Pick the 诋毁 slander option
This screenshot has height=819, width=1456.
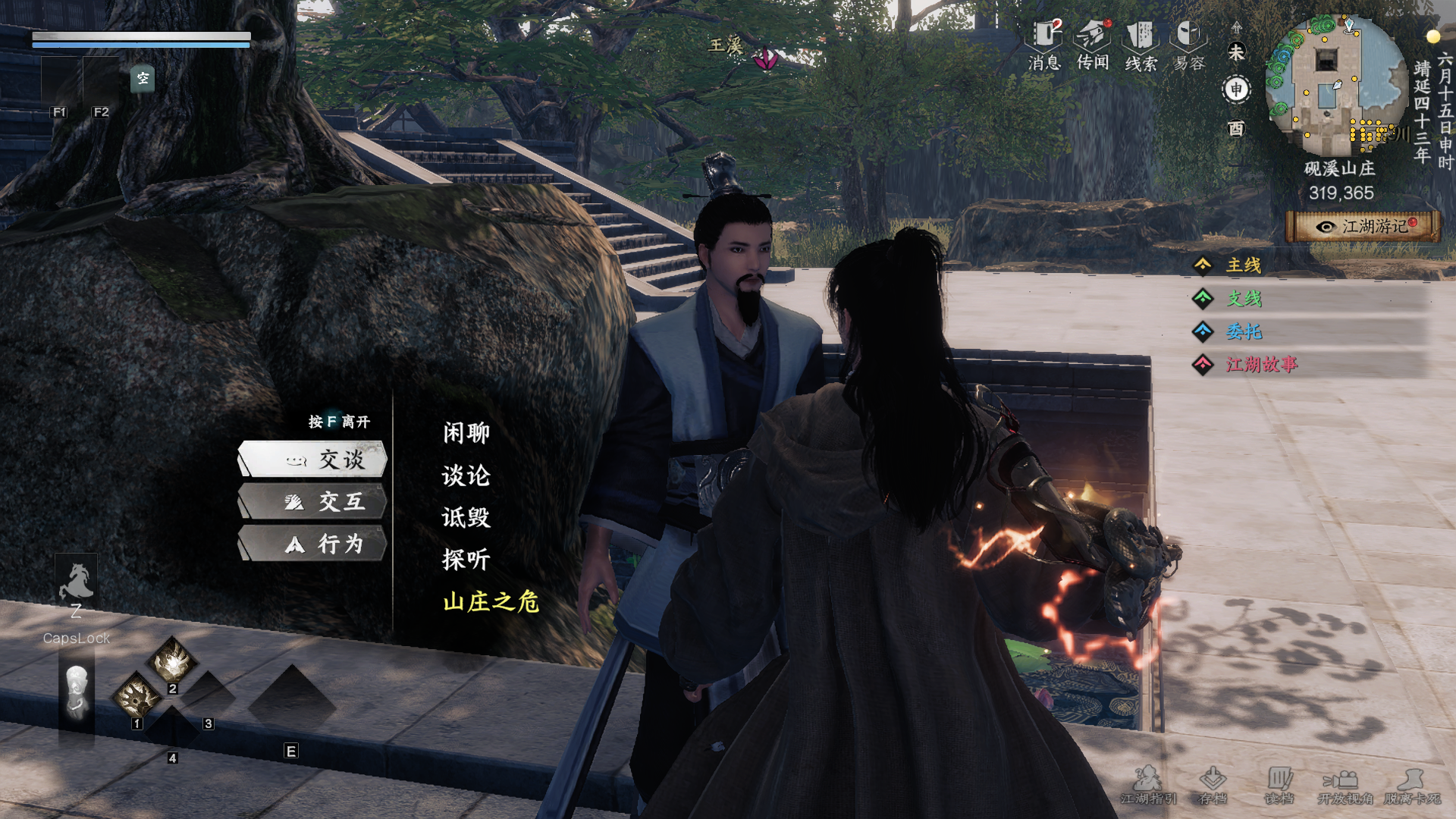466,518
